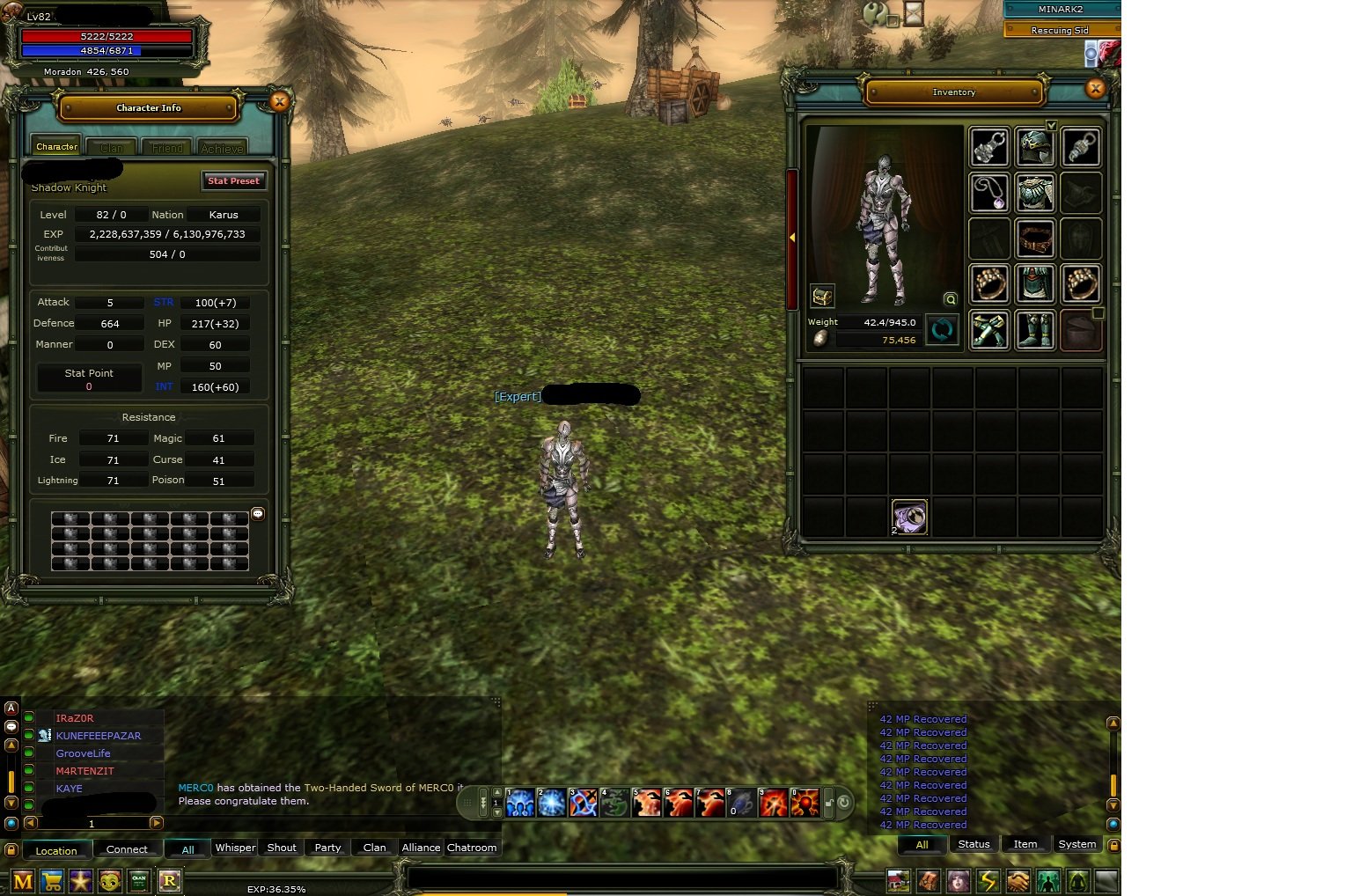The height and width of the screenshot is (896, 1352).
Task: Open the backpack inventory icon bottom right
Action: coord(928,881)
